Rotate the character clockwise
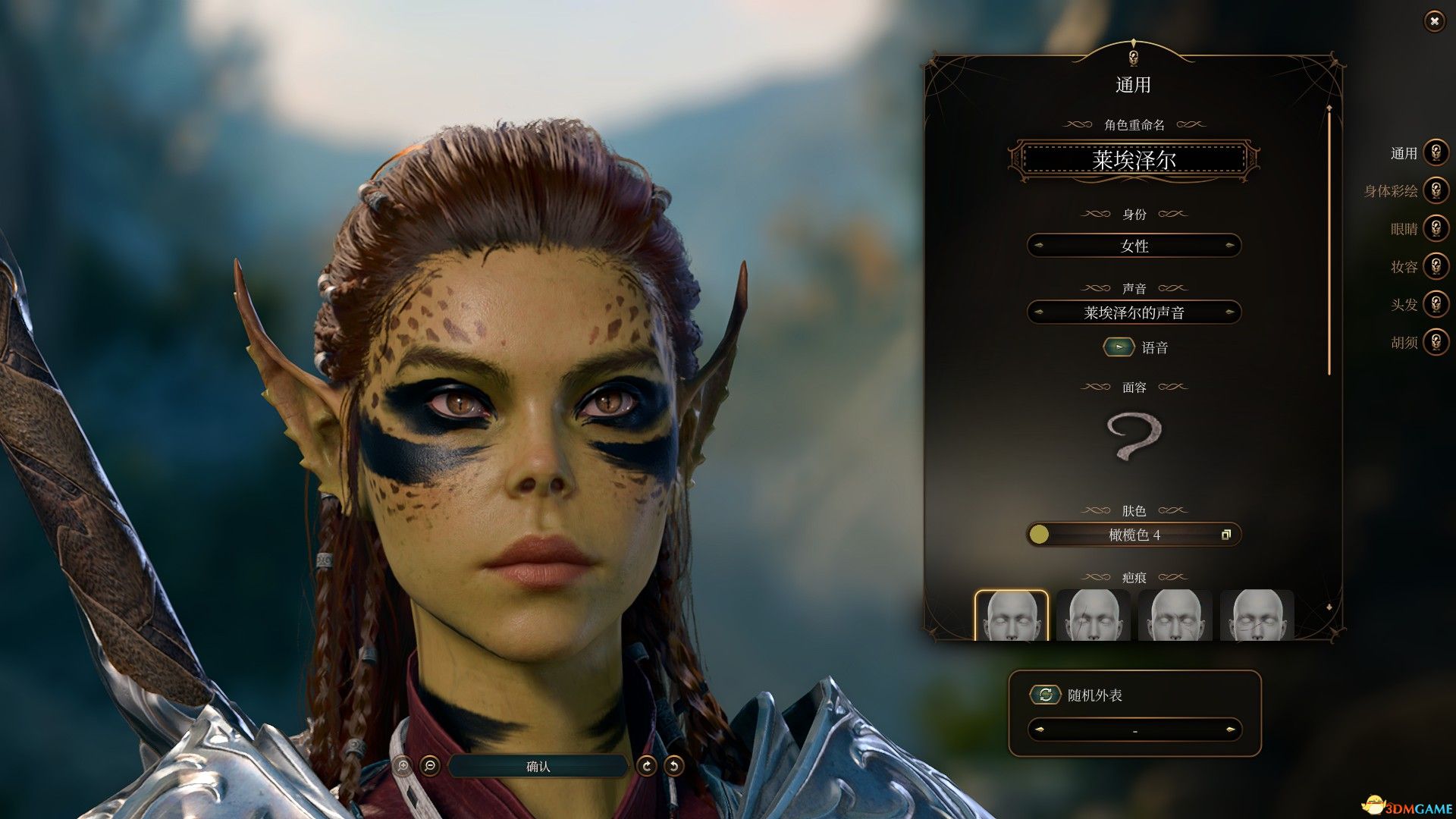Viewport: 1456px width, 819px height. pos(646,766)
